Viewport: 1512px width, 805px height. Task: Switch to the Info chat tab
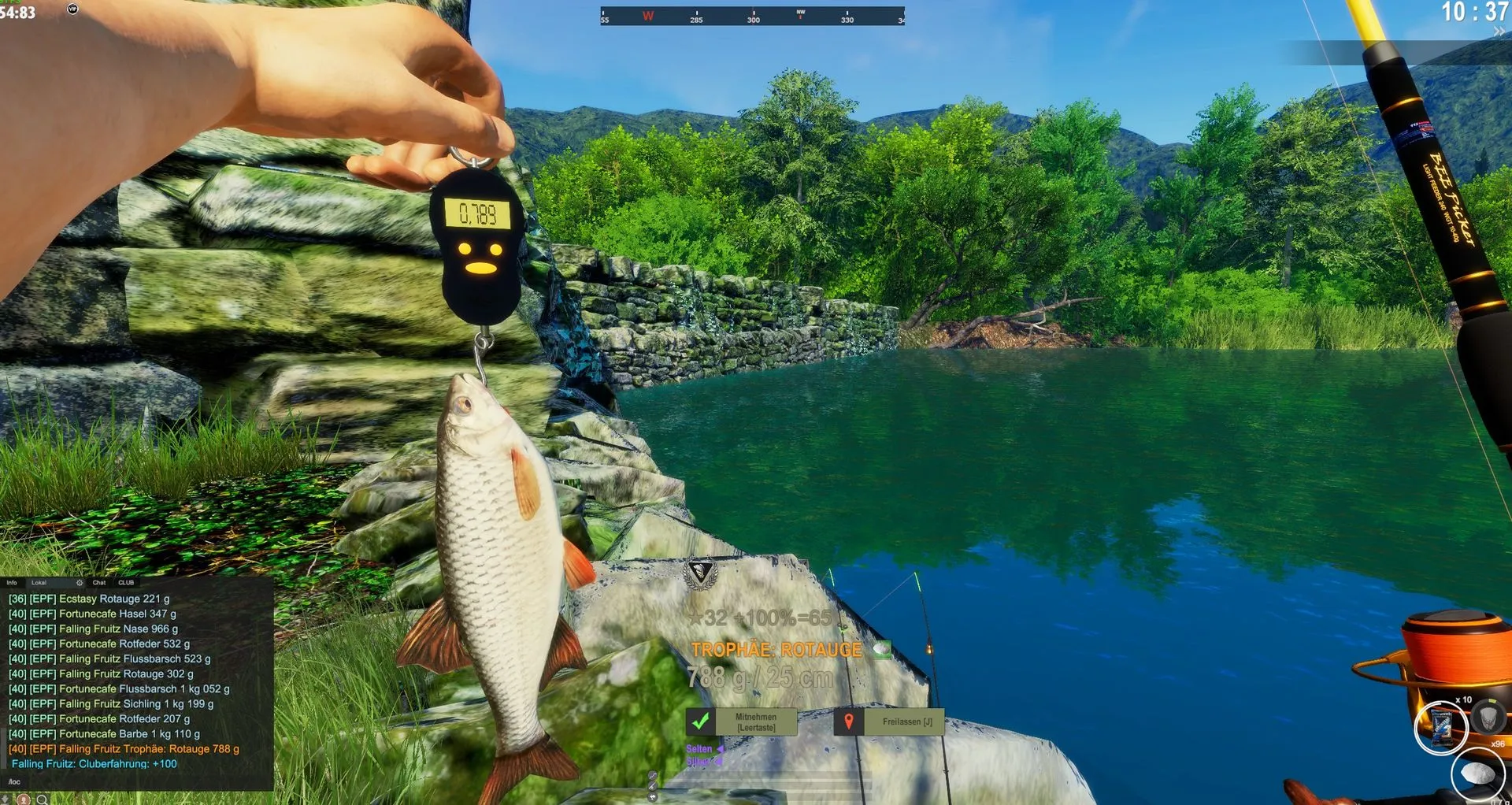12,583
